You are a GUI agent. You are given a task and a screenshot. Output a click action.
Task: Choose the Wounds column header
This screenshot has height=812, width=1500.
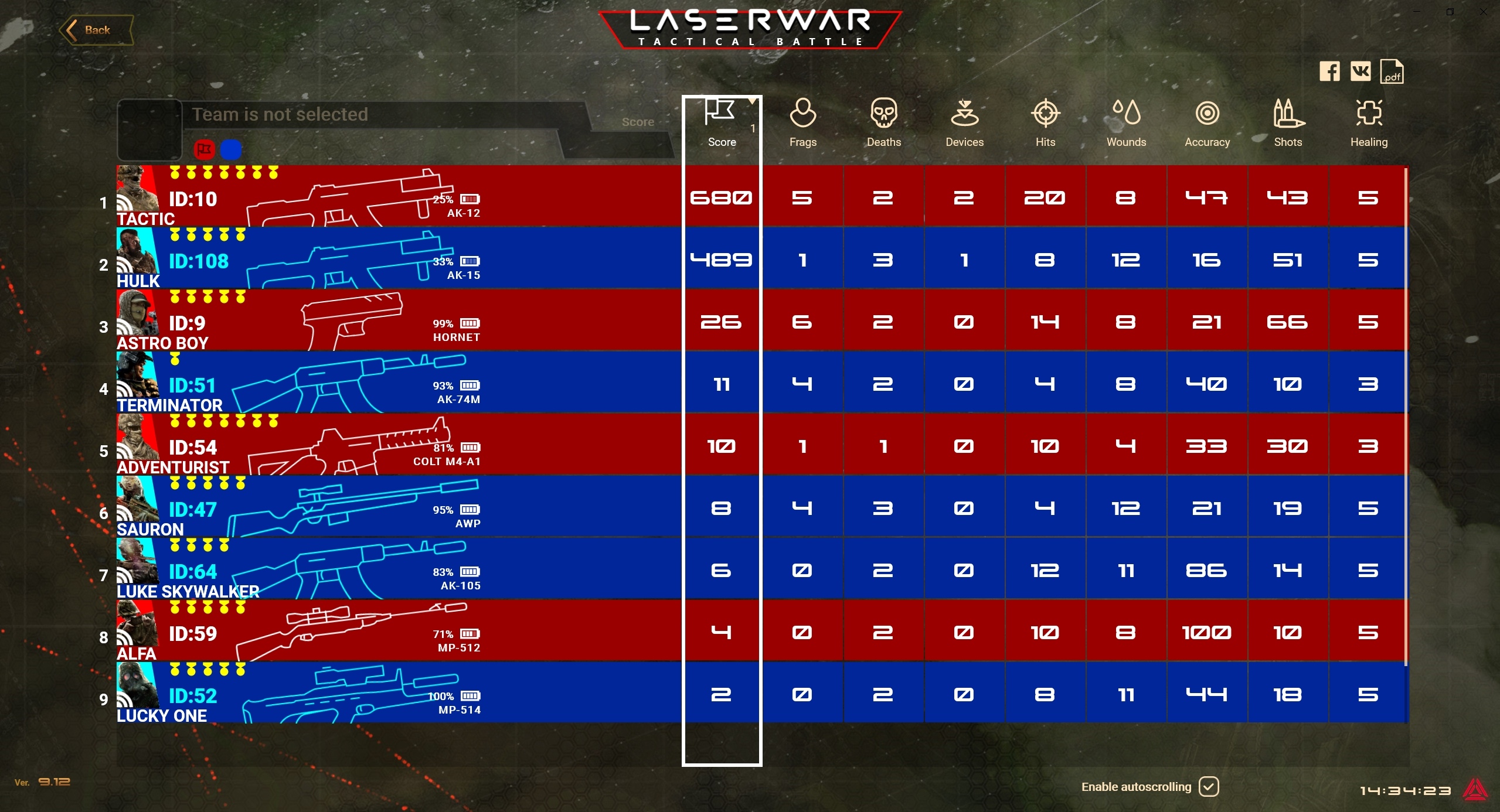click(x=1126, y=123)
